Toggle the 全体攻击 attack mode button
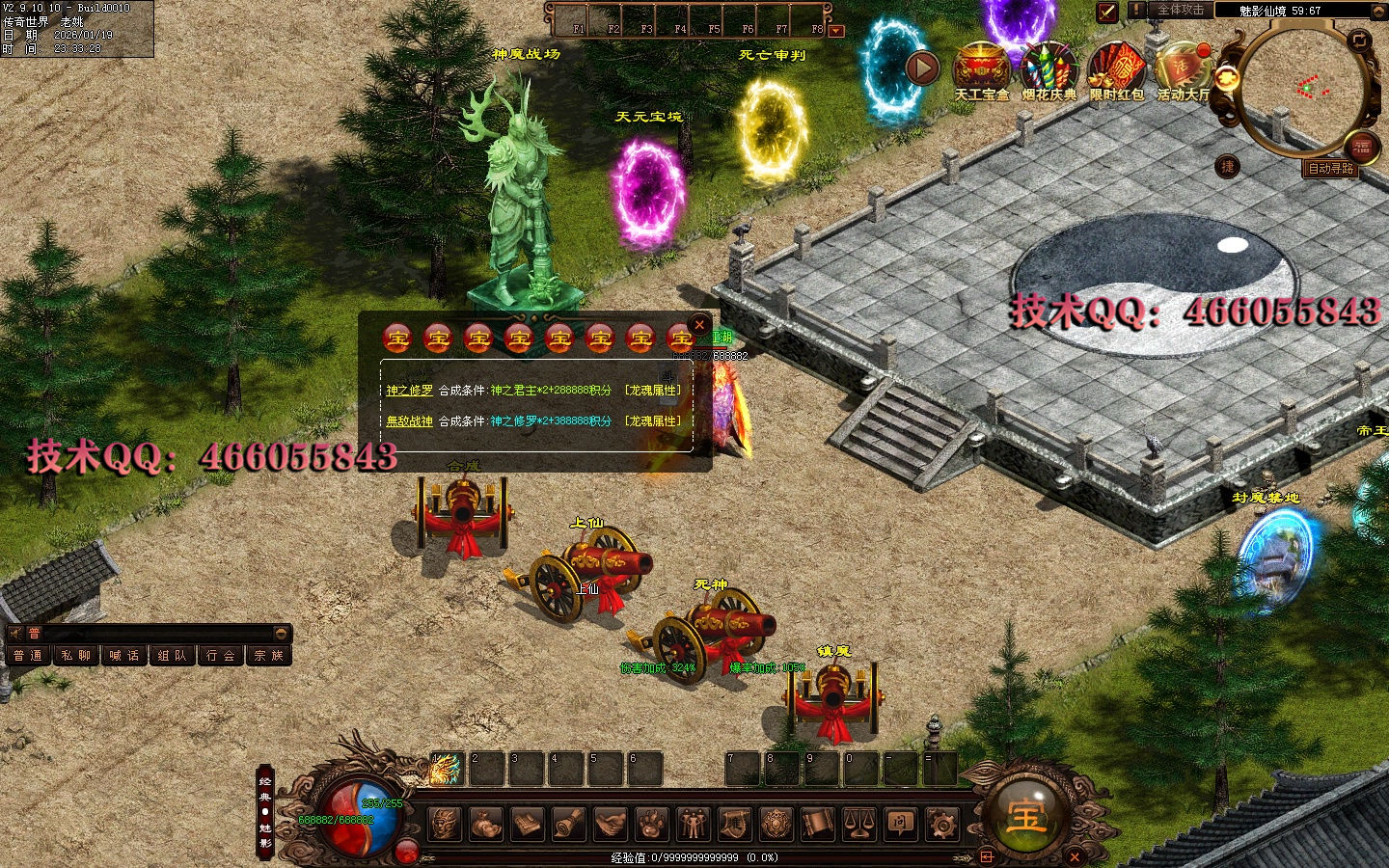The height and width of the screenshot is (868, 1389). [1181, 10]
